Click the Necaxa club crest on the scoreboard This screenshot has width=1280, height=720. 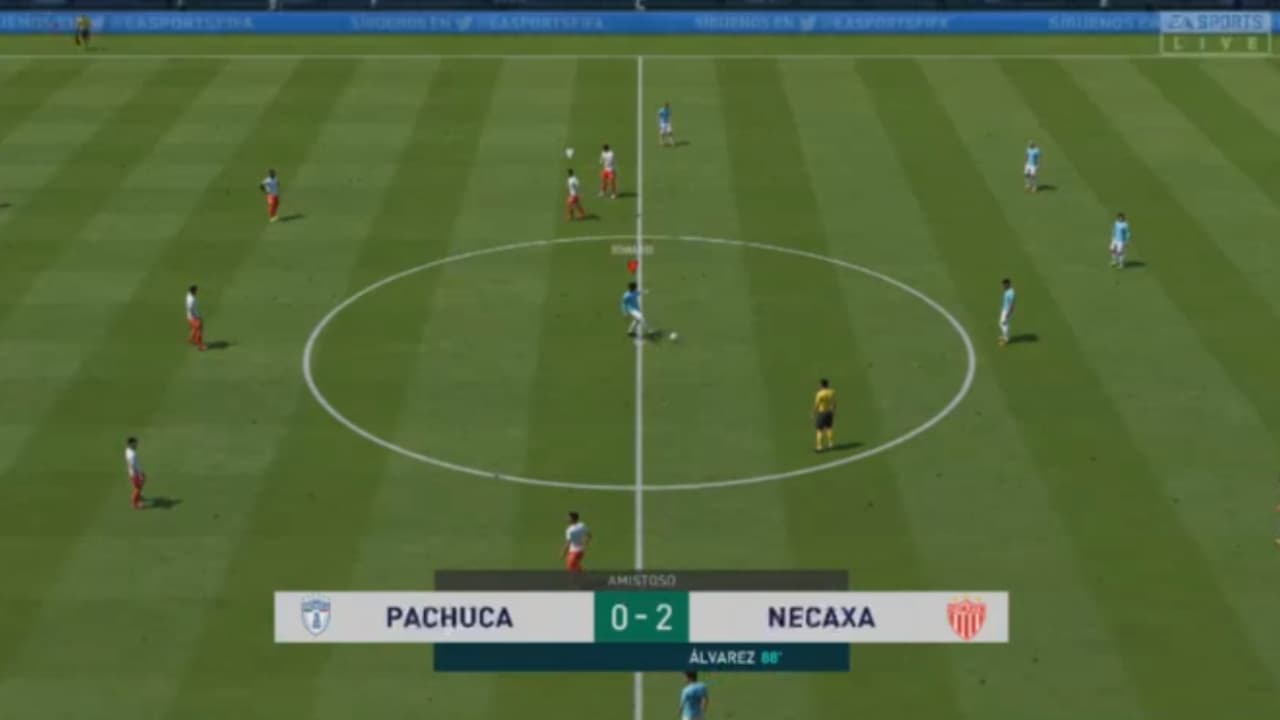[x=966, y=618]
